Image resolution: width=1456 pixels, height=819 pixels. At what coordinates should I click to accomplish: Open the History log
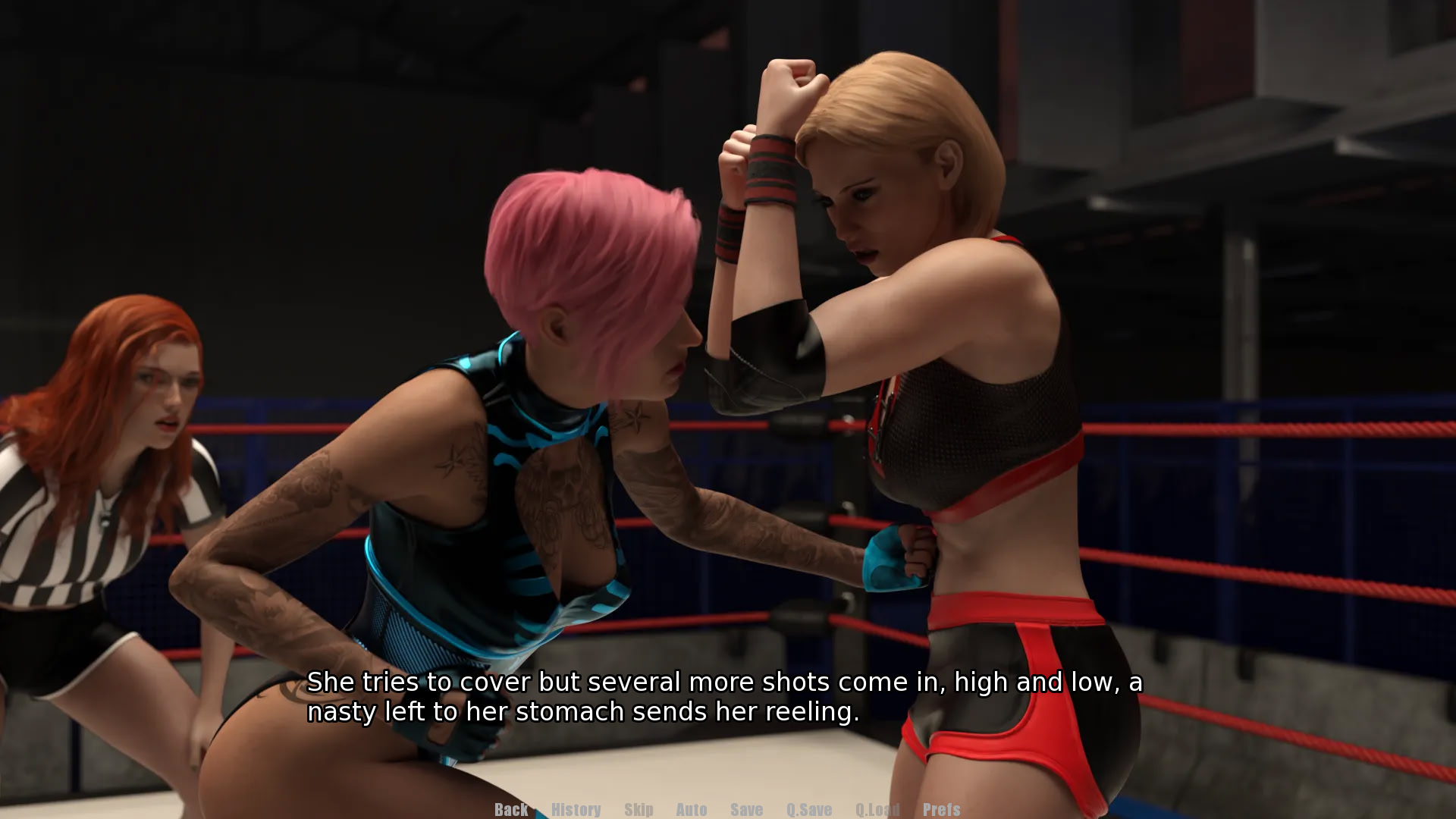pyautogui.click(x=576, y=809)
